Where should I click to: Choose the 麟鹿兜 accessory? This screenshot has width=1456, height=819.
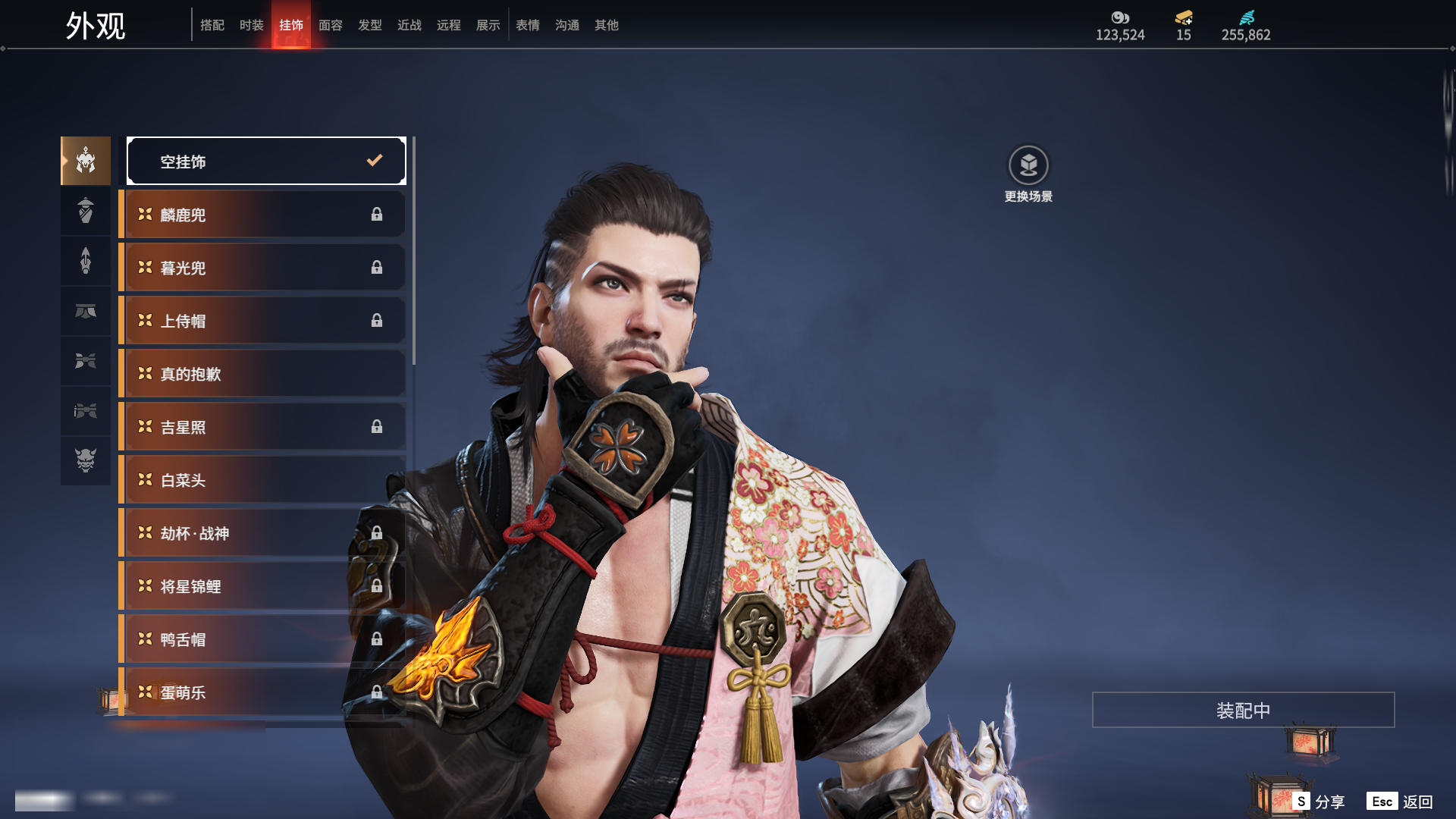262,215
